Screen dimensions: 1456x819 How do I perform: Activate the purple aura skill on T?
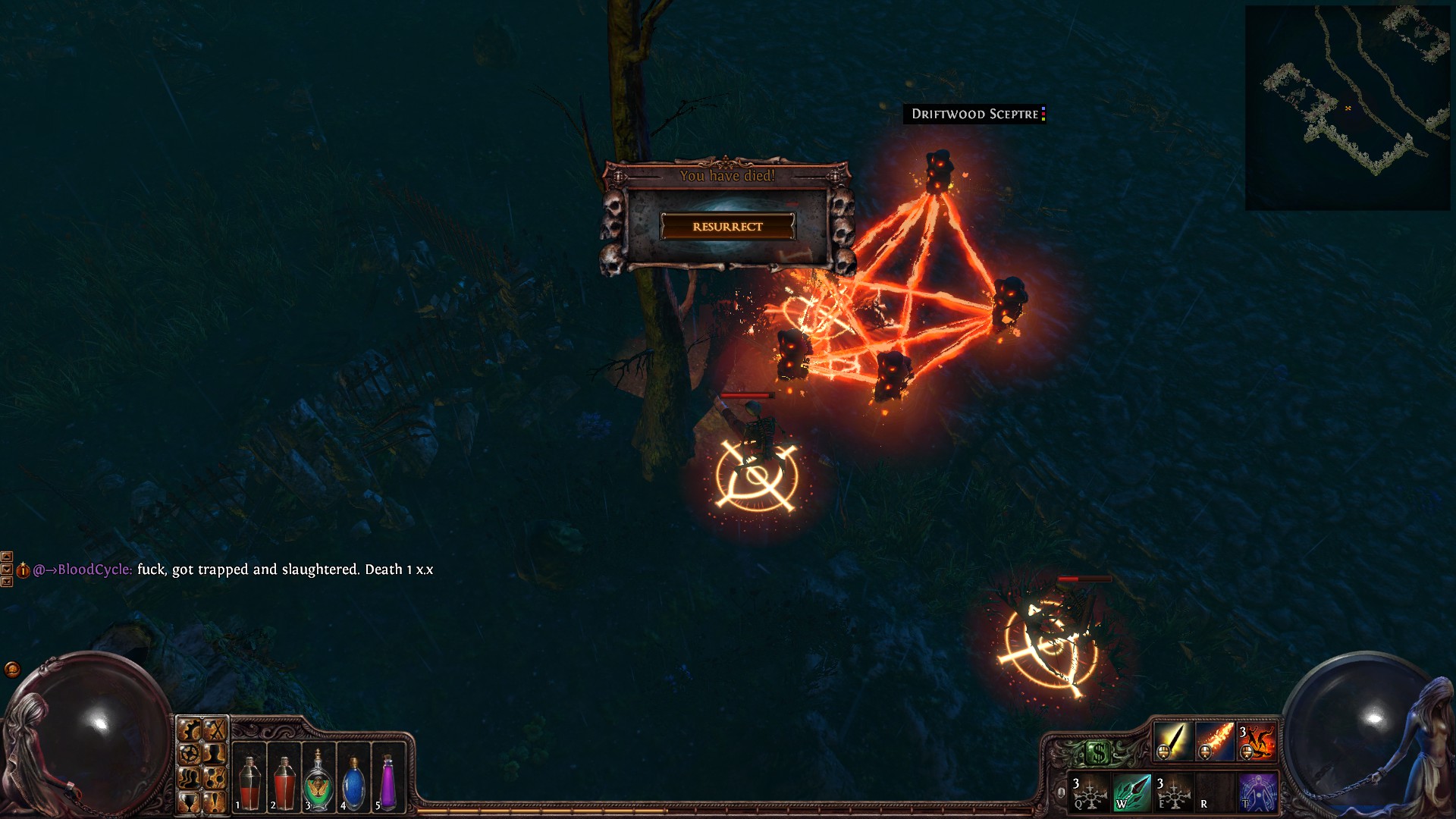(x=1257, y=792)
